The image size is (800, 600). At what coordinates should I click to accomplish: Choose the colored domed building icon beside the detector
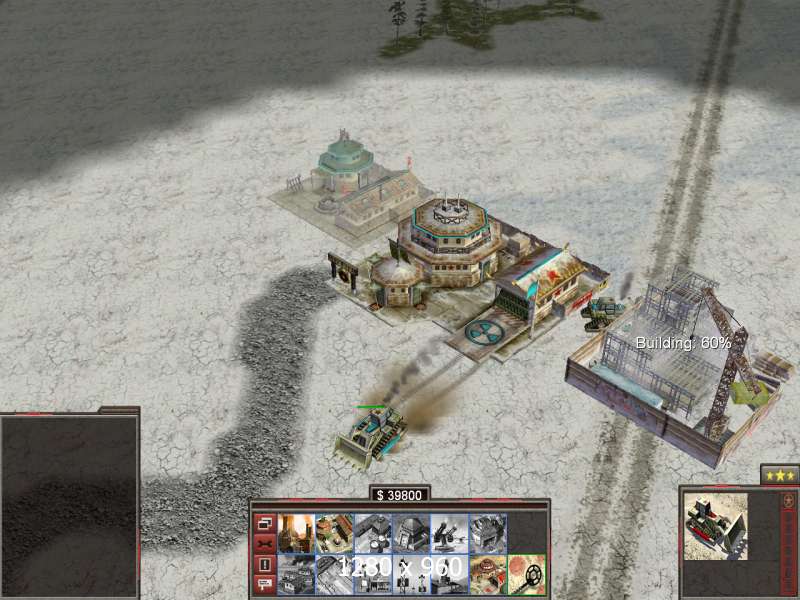(487, 574)
